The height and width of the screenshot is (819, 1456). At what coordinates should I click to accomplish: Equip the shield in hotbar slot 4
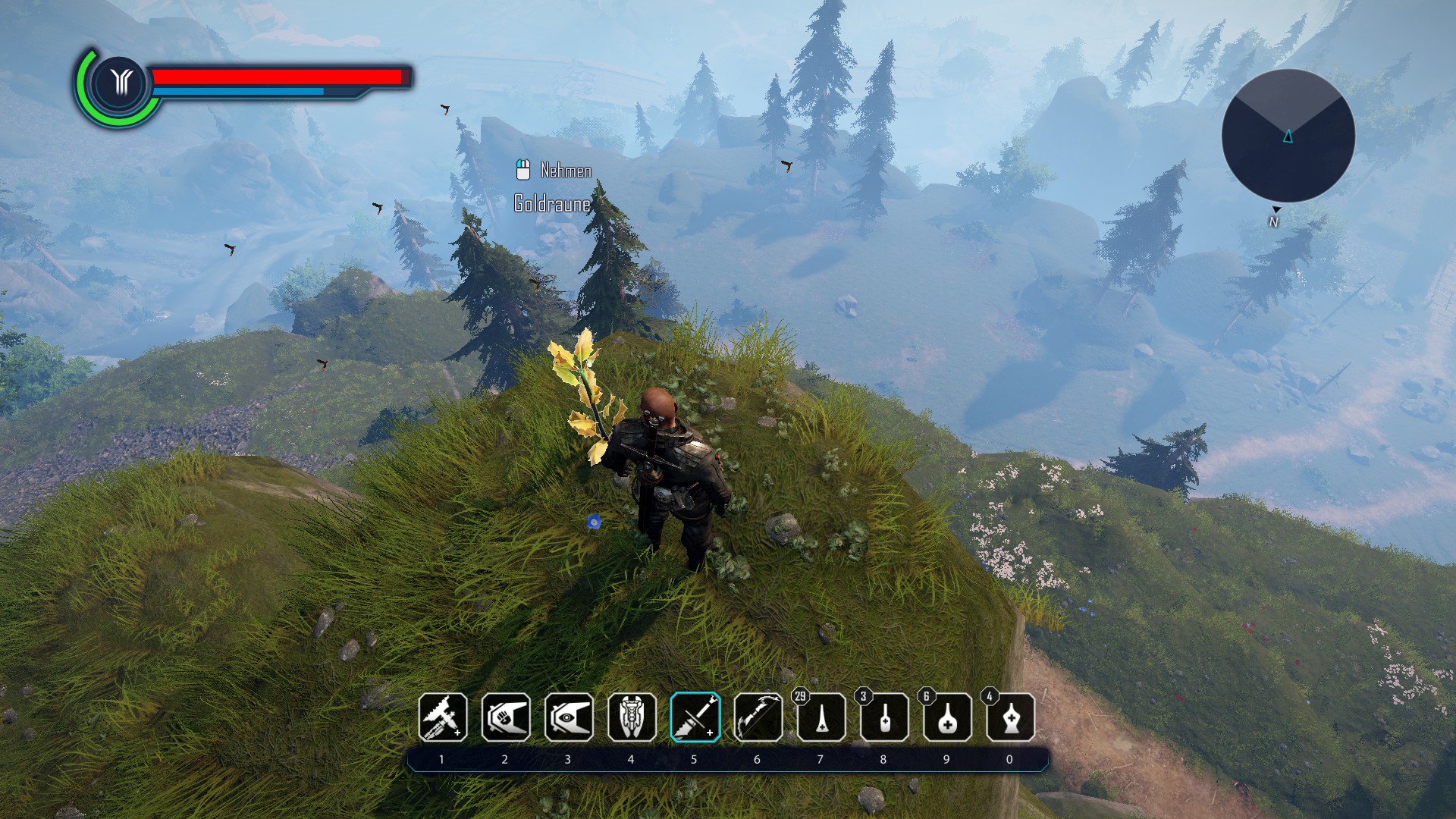point(632,717)
